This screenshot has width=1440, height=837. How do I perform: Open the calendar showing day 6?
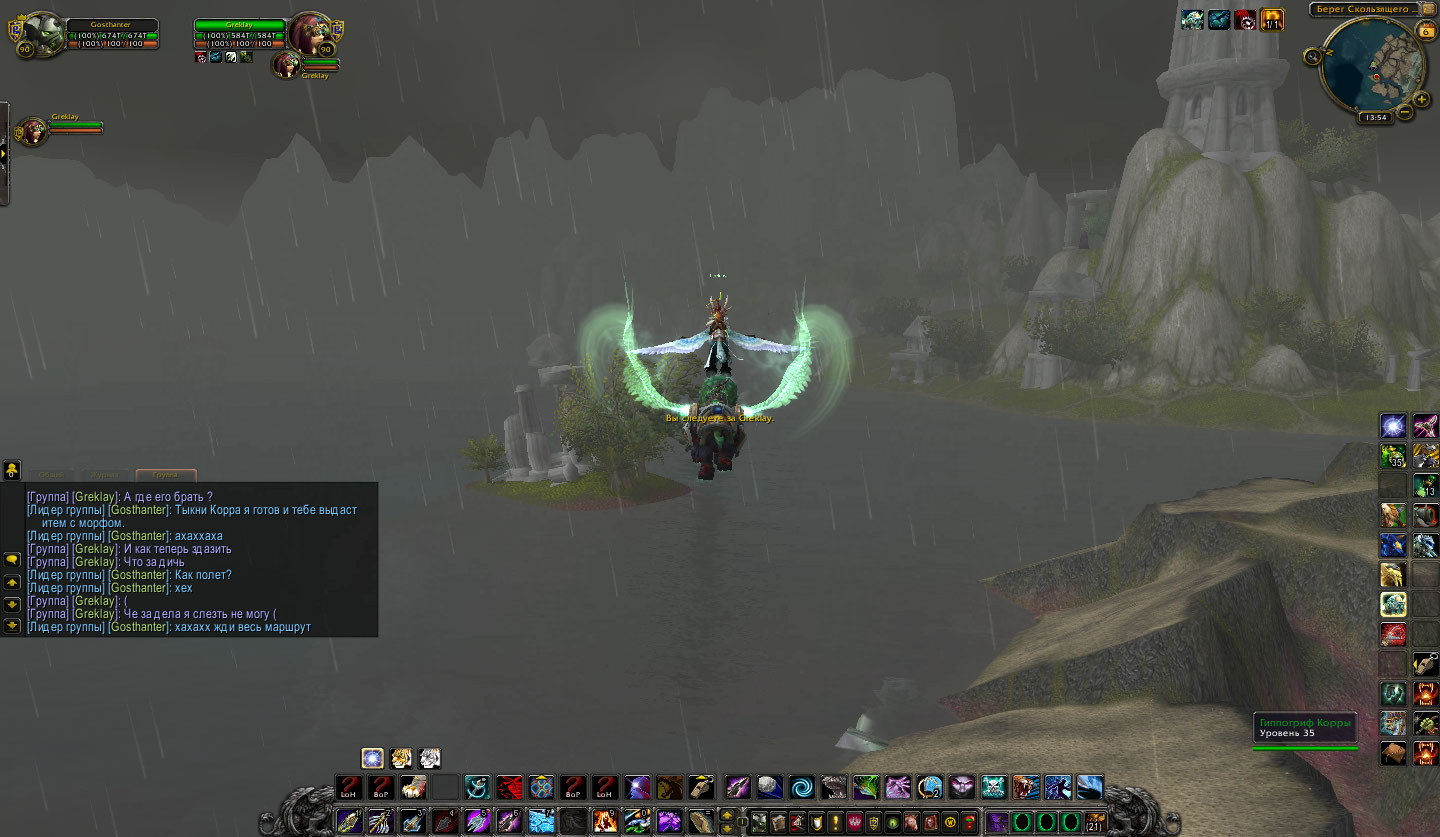(x=1425, y=31)
